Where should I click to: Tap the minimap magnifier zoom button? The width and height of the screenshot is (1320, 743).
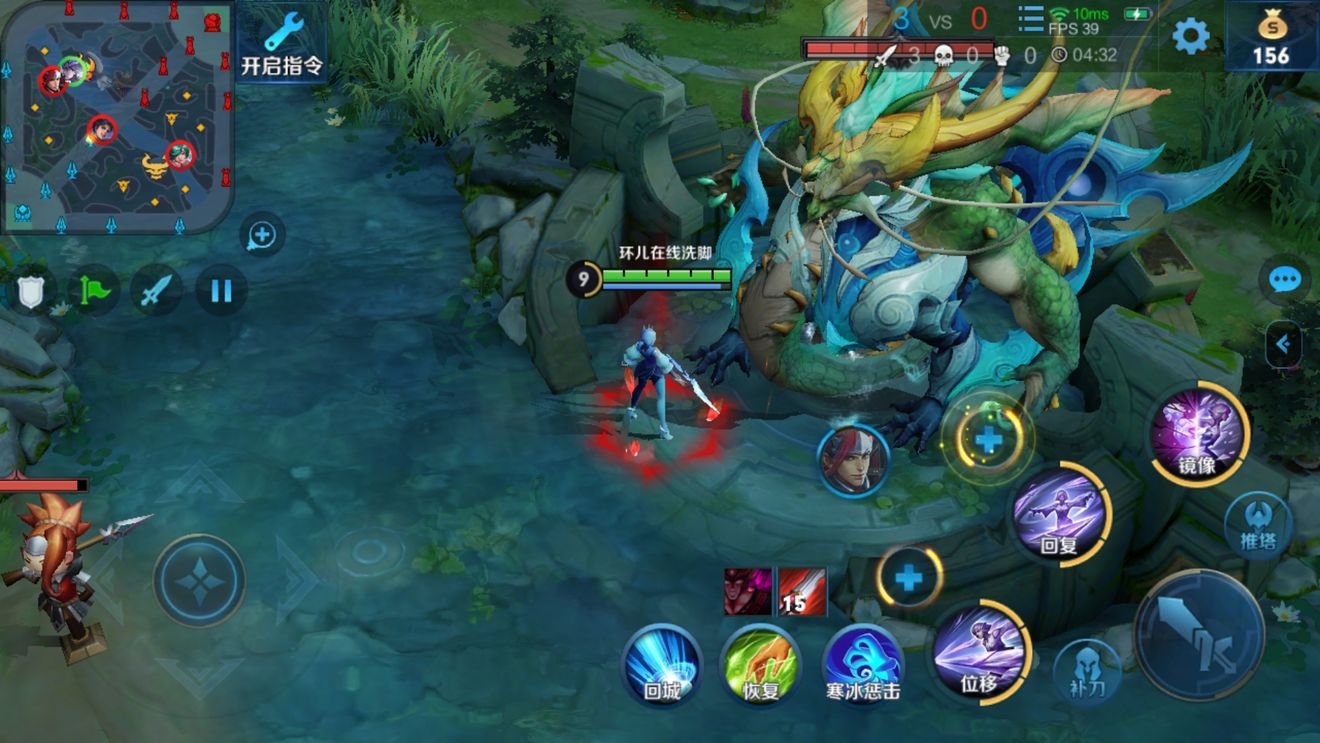coord(262,236)
